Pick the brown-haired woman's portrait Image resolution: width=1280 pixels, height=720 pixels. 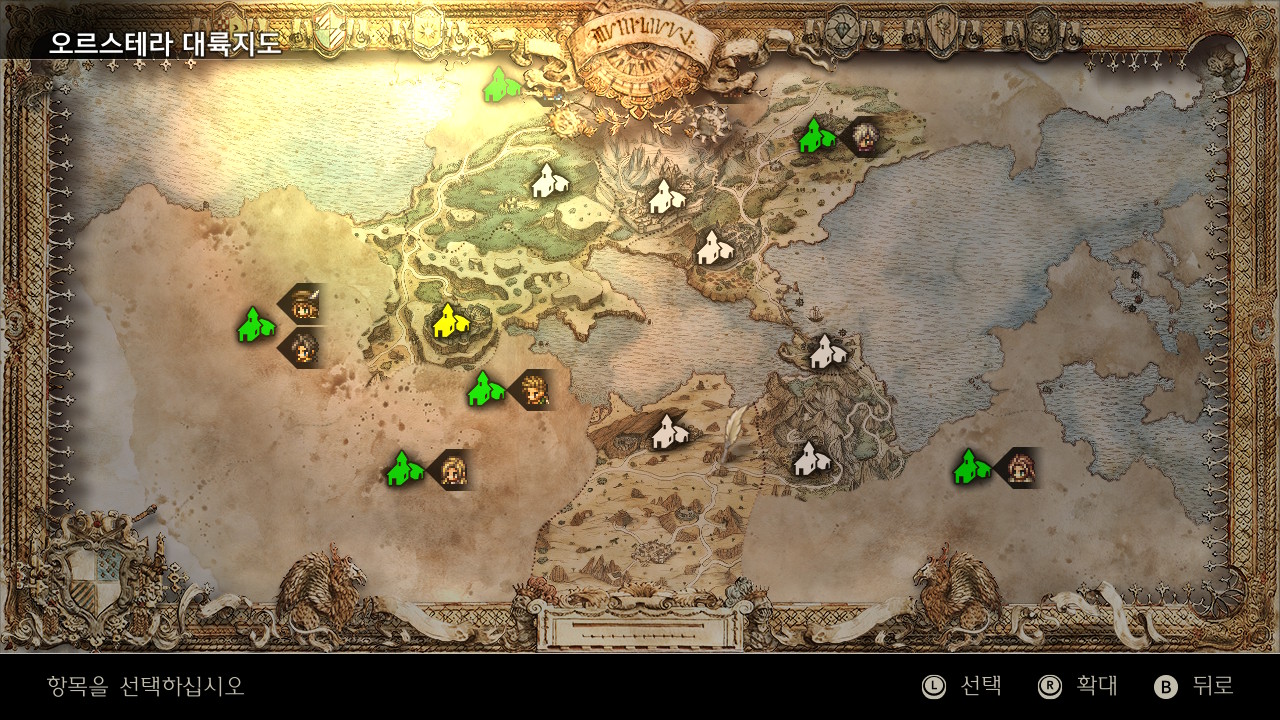pyautogui.click(x=1019, y=467)
